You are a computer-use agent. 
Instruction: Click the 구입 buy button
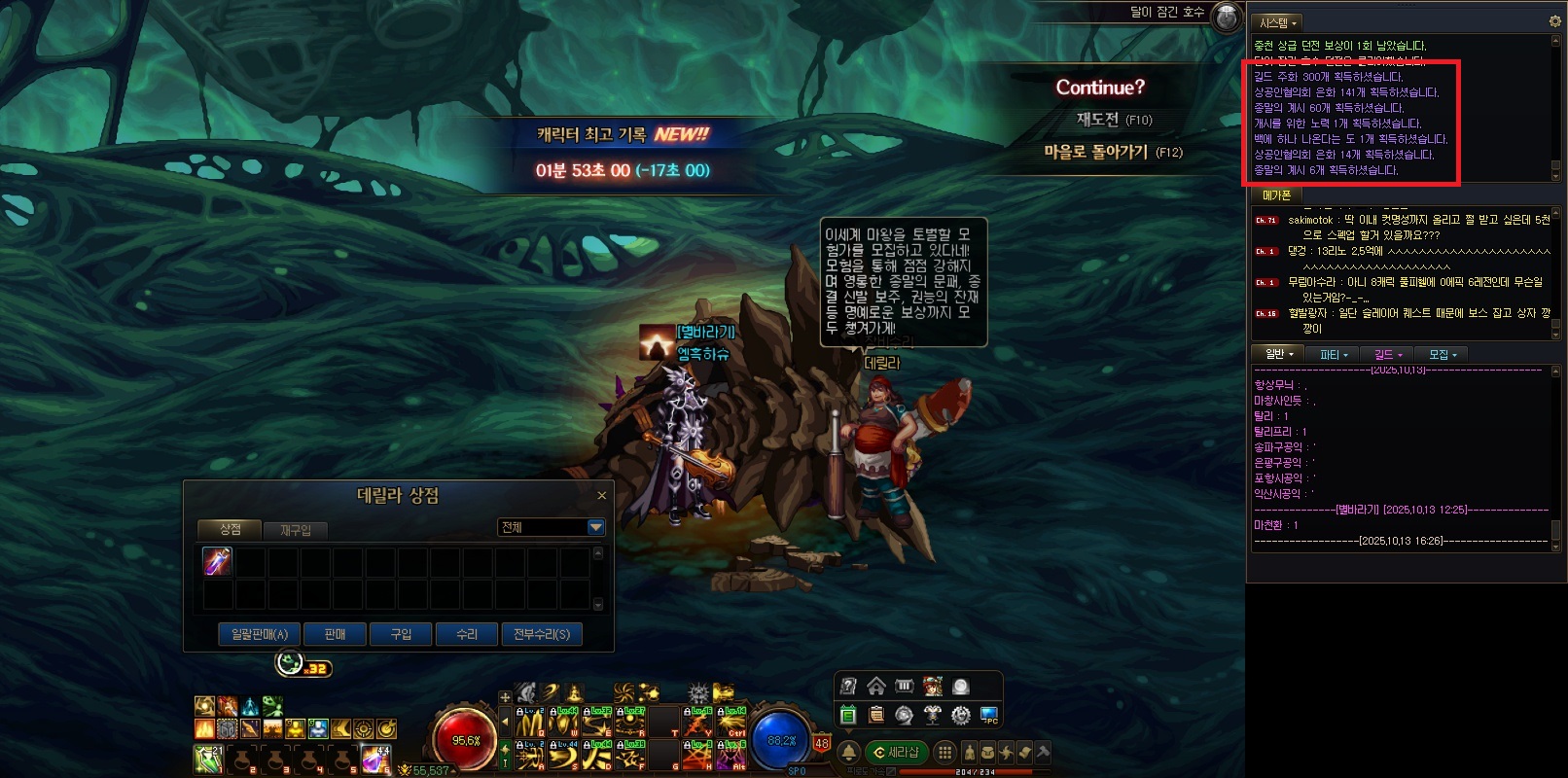tap(401, 634)
